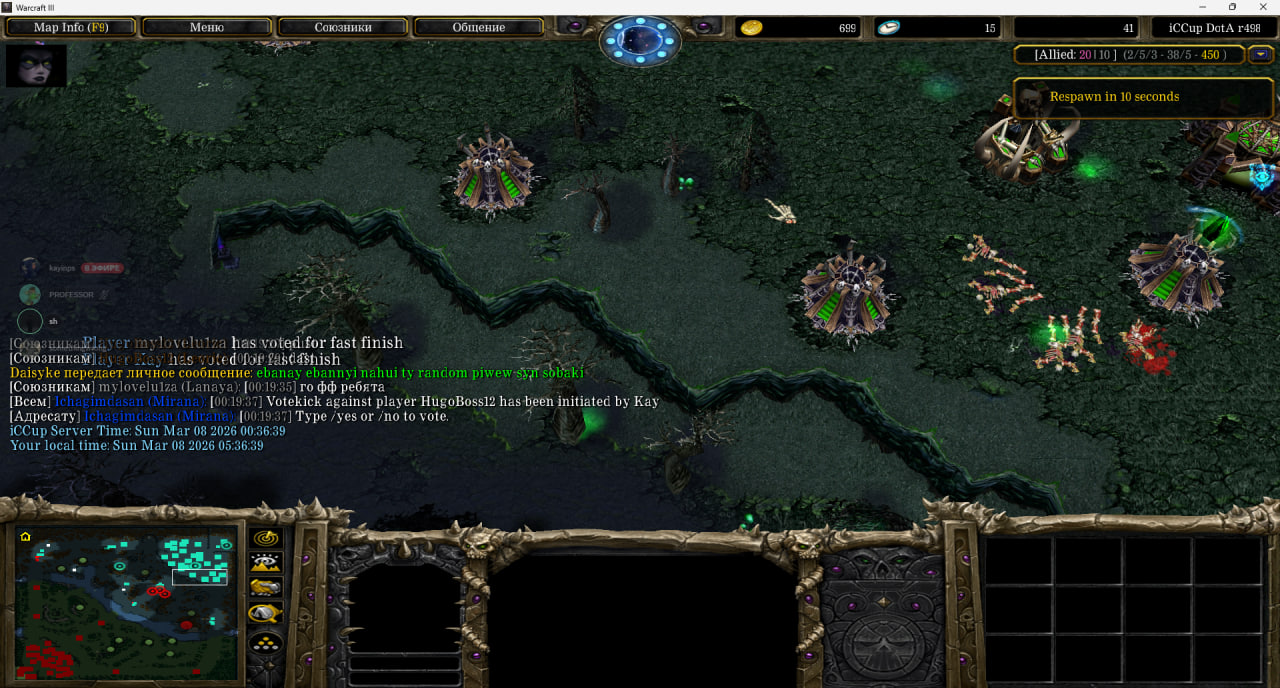Select the hero portrait icon
The image size is (1280, 688).
click(36, 65)
